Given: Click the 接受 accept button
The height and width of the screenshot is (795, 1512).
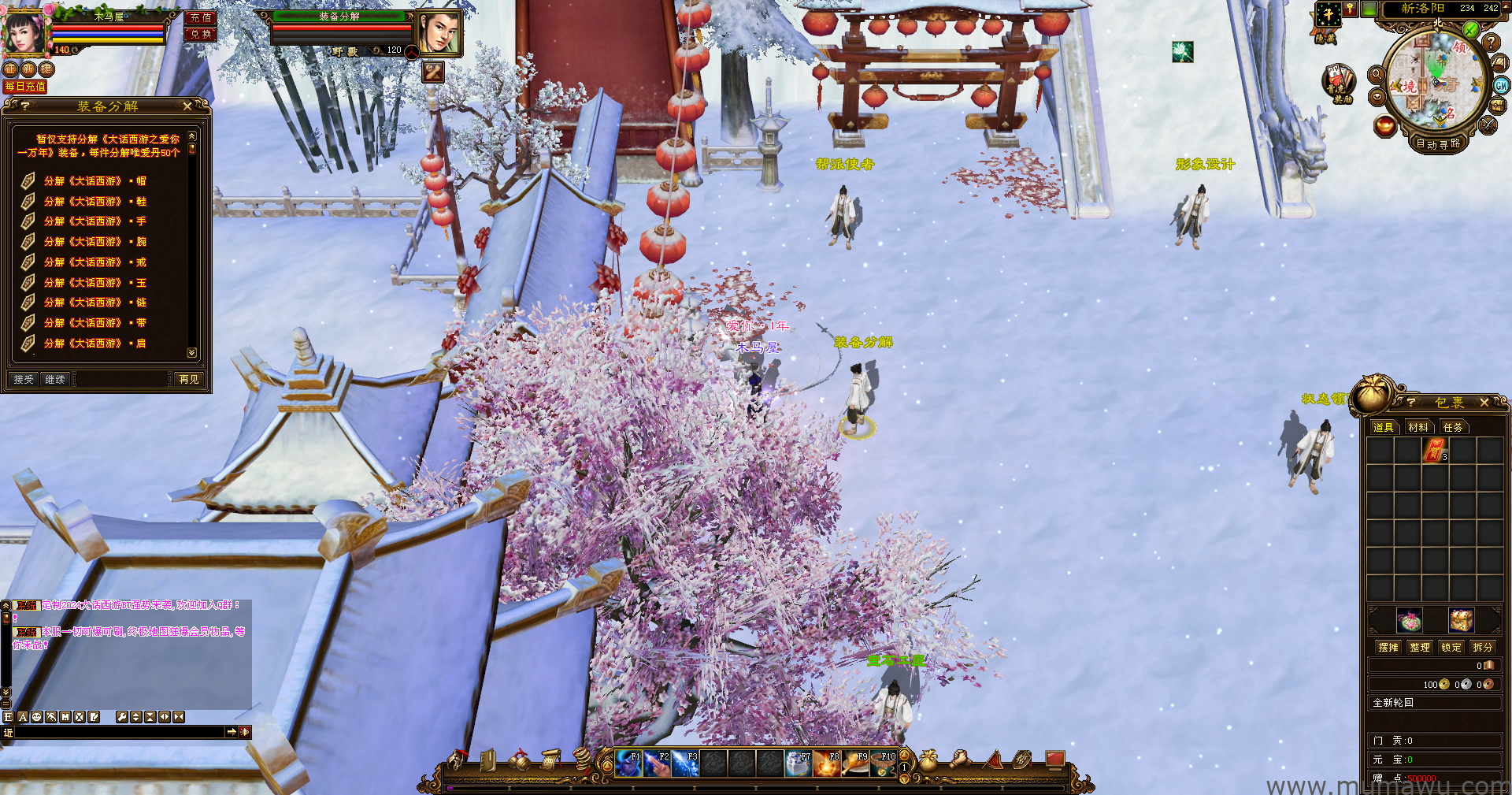Looking at the screenshot, I should tap(24, 380).
